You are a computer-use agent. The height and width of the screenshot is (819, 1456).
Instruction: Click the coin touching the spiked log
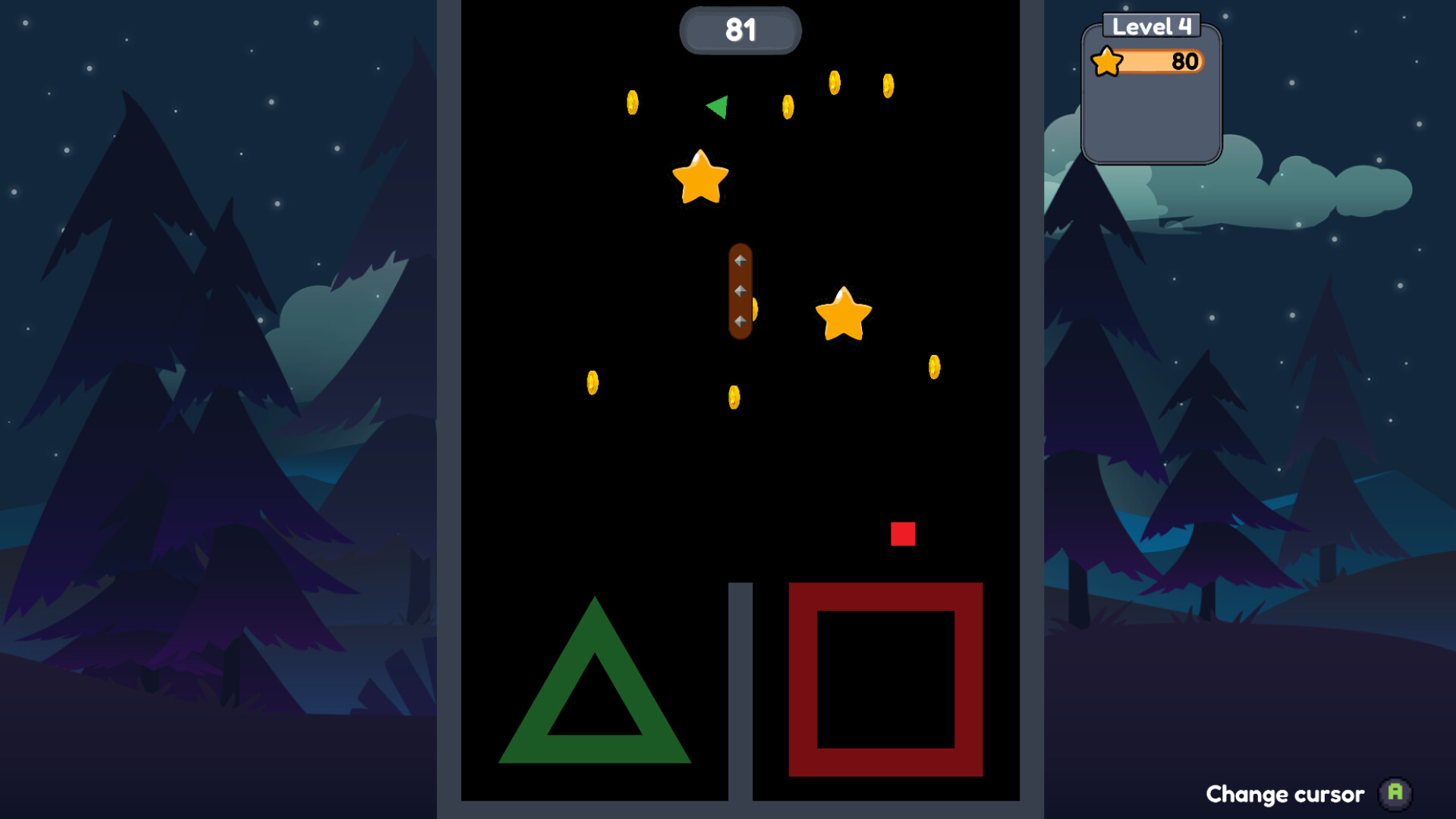coord(756,311)
